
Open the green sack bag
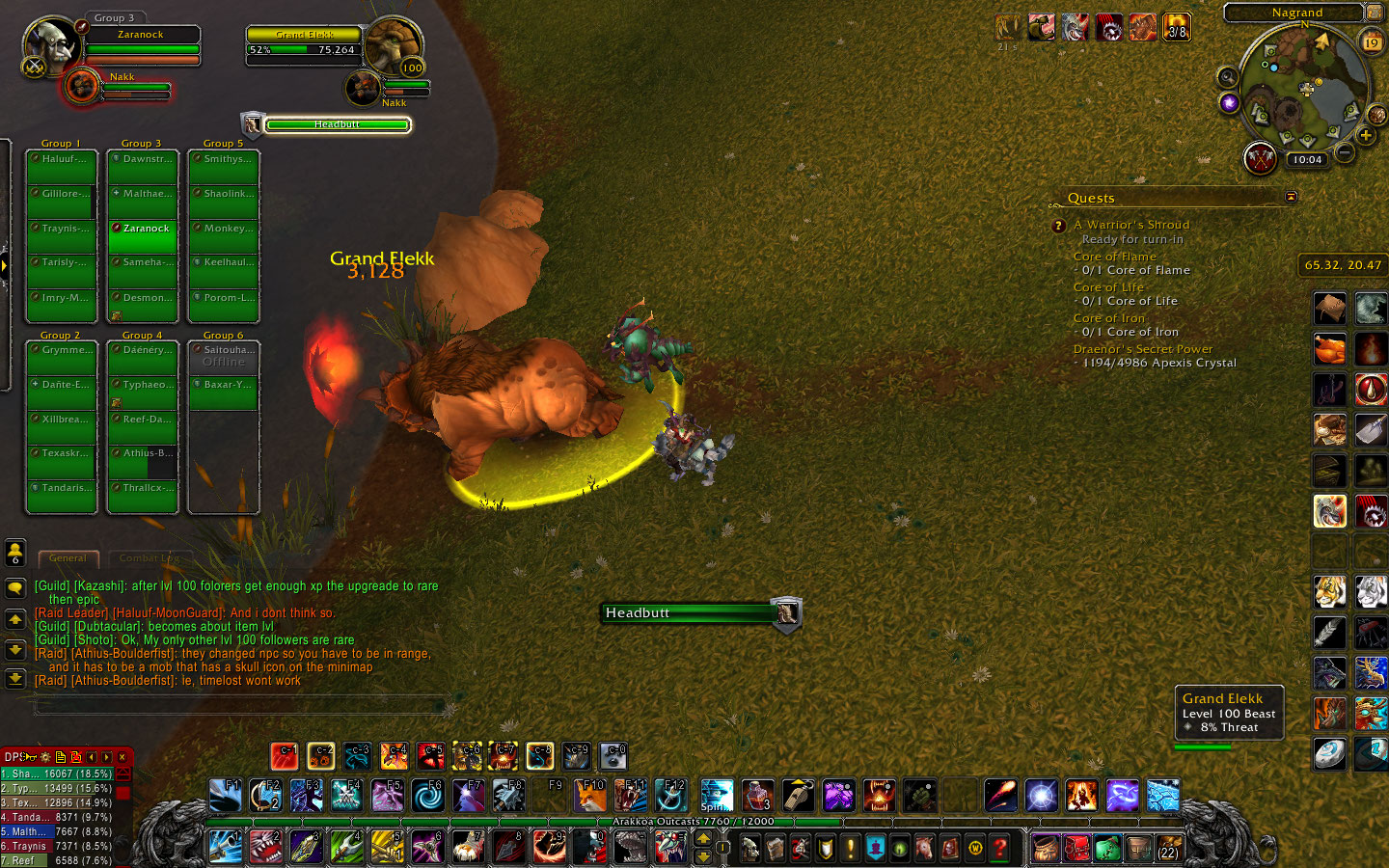tap(1108, 848)
